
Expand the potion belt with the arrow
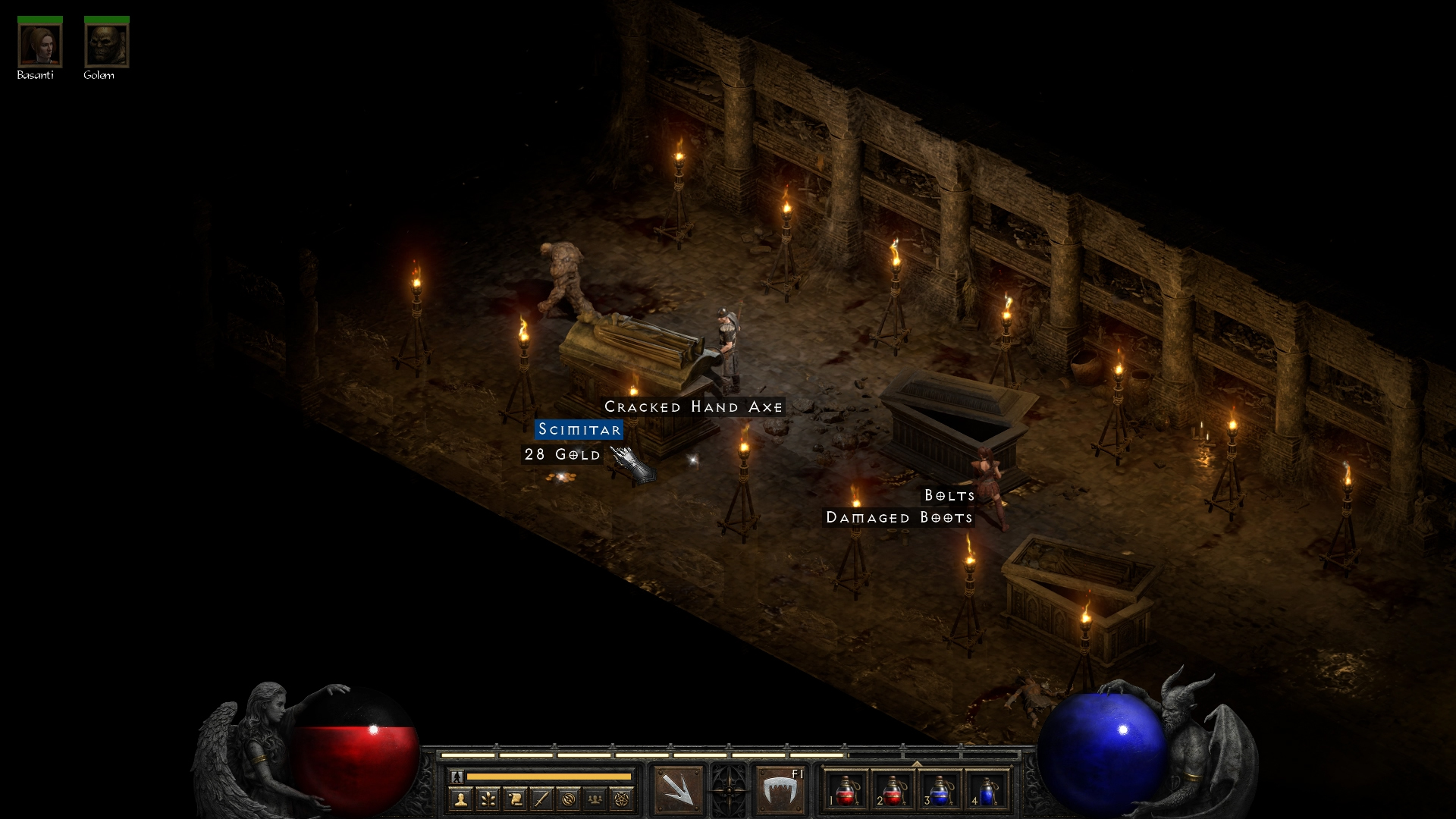(x=917, y=764)
